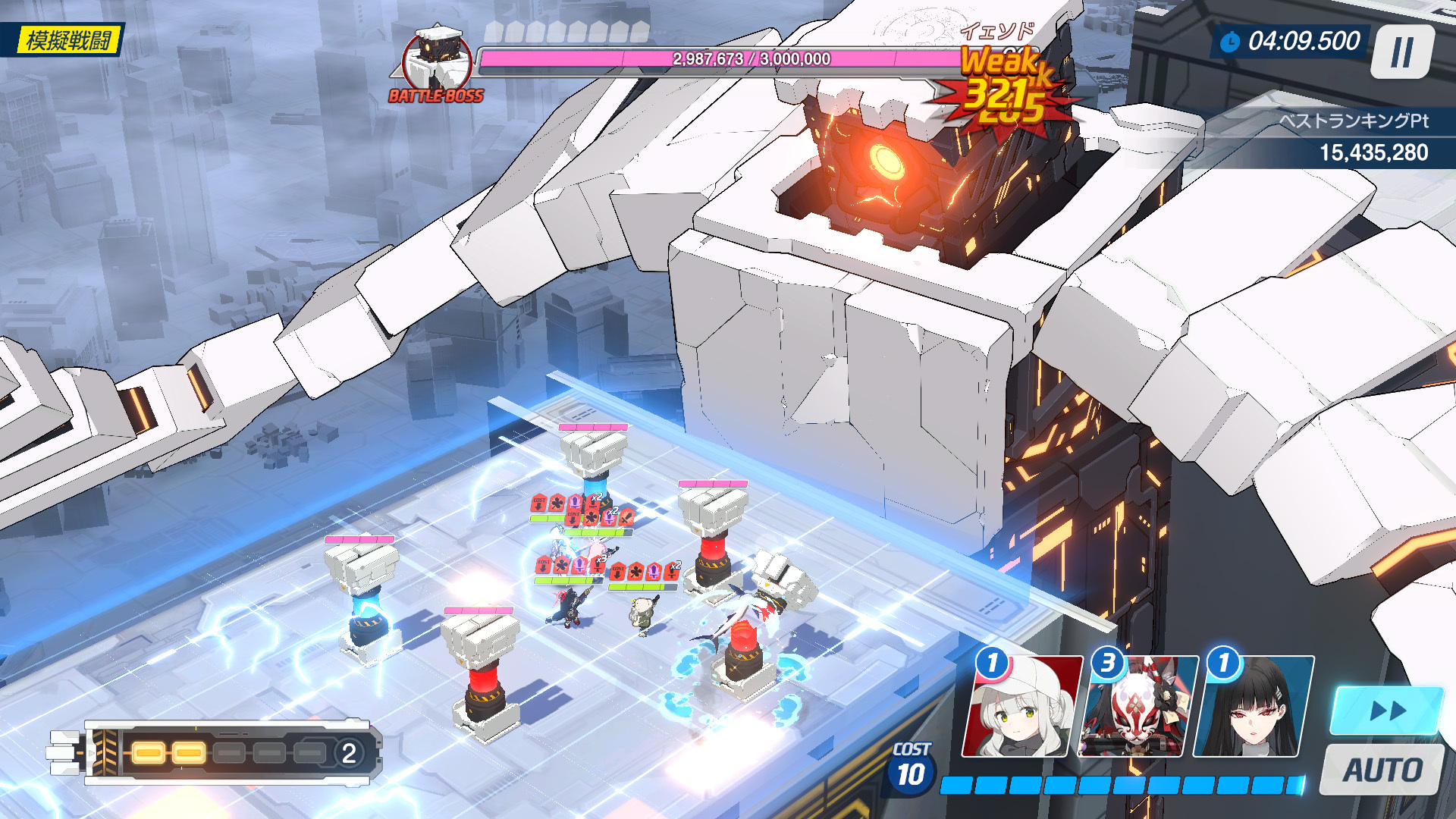
Task: Toggle the AUTO battle mode
Action: point(1382,770)
